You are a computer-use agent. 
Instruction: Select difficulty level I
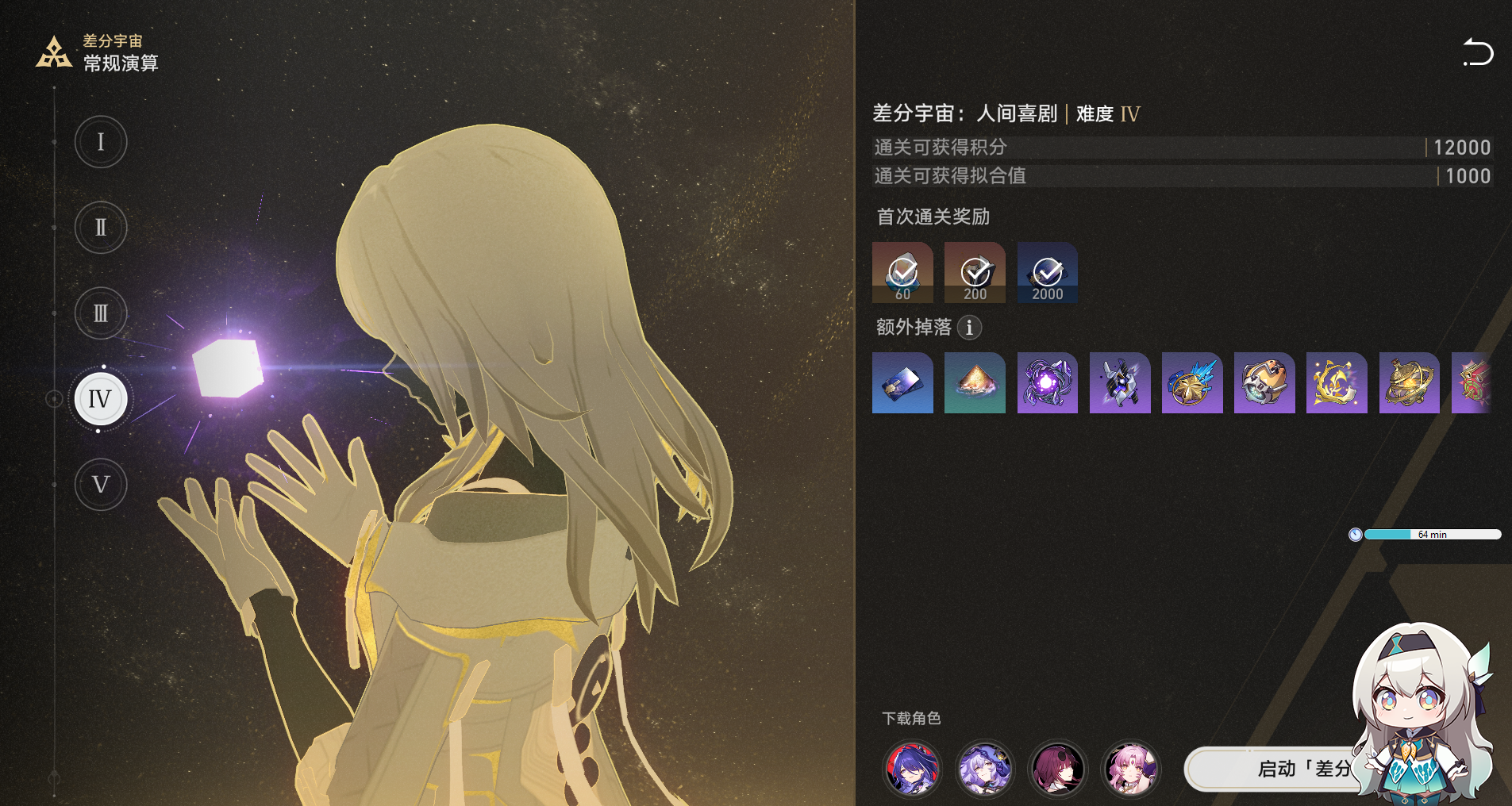click(100, 142)
